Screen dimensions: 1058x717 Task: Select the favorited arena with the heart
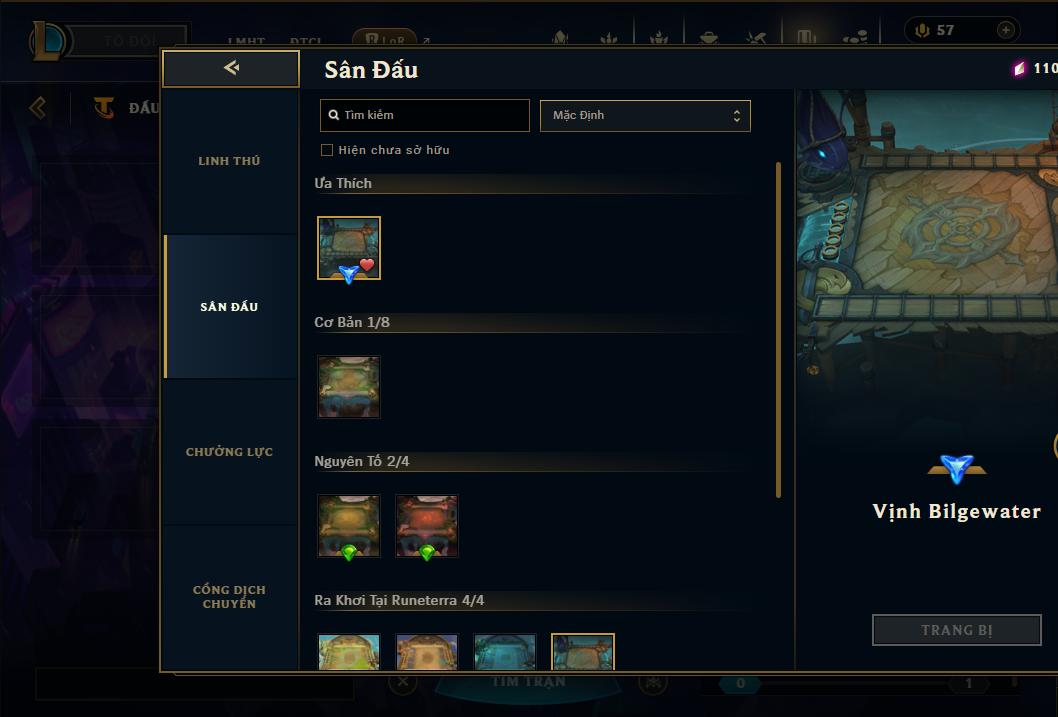click(349, 248)
